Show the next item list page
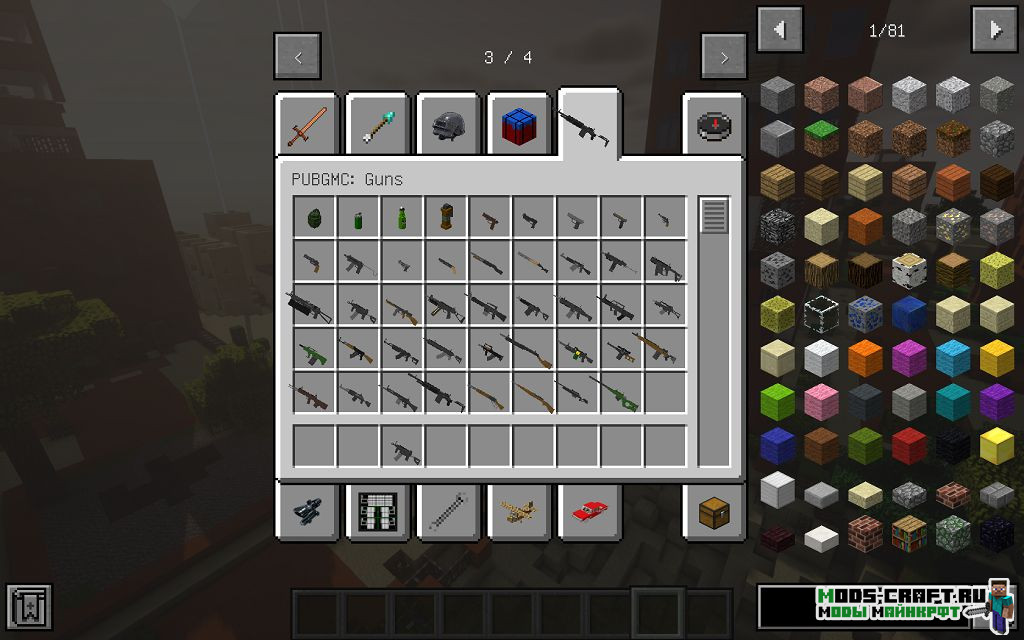Image resolution: width=1024 pixels, height=640 pixels. click(994, 30)
